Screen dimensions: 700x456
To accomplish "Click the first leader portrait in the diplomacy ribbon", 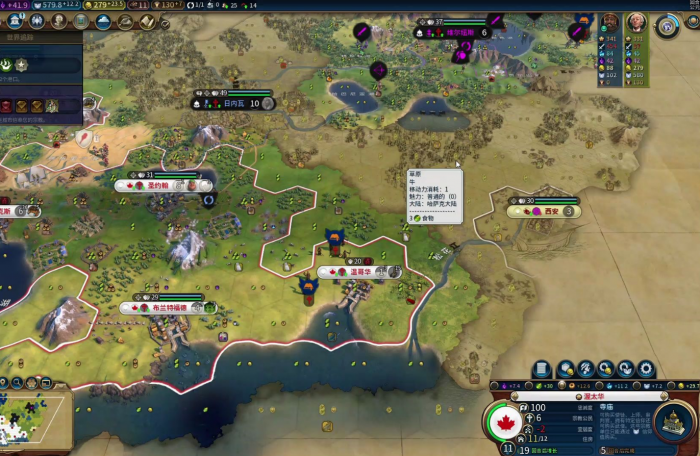I will (609, 23).
